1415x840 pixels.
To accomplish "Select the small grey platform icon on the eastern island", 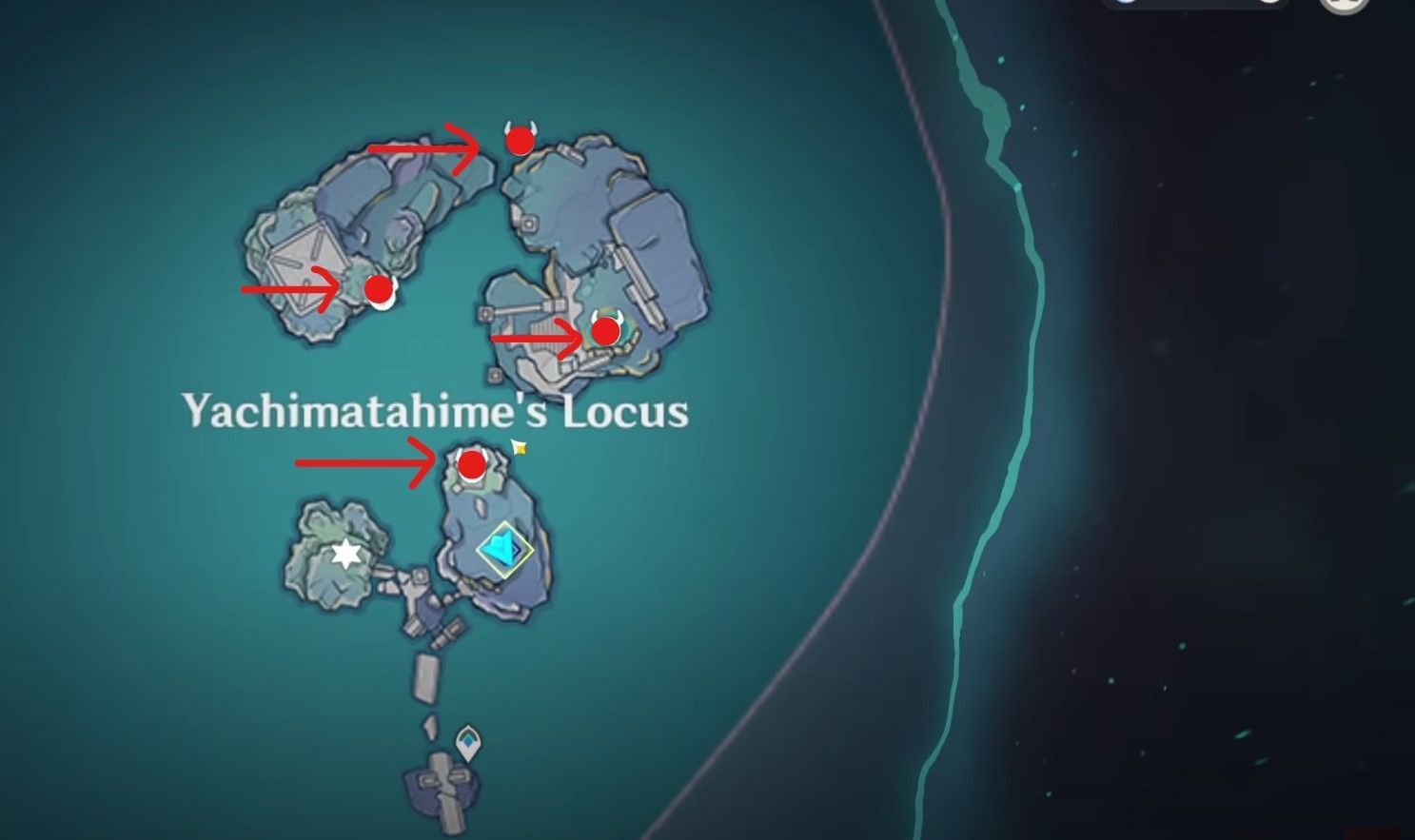I will pyautogui.click(x=529, y=224).
